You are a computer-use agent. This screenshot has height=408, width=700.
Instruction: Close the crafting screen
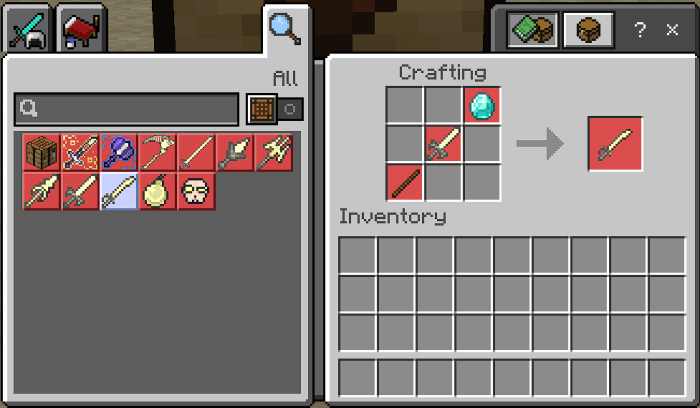tap(672, 31)
